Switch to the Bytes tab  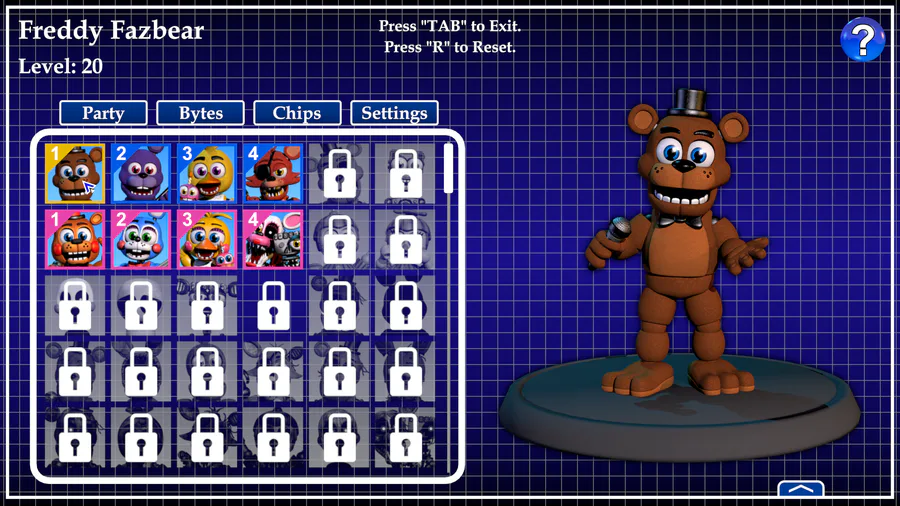(200, 113)
